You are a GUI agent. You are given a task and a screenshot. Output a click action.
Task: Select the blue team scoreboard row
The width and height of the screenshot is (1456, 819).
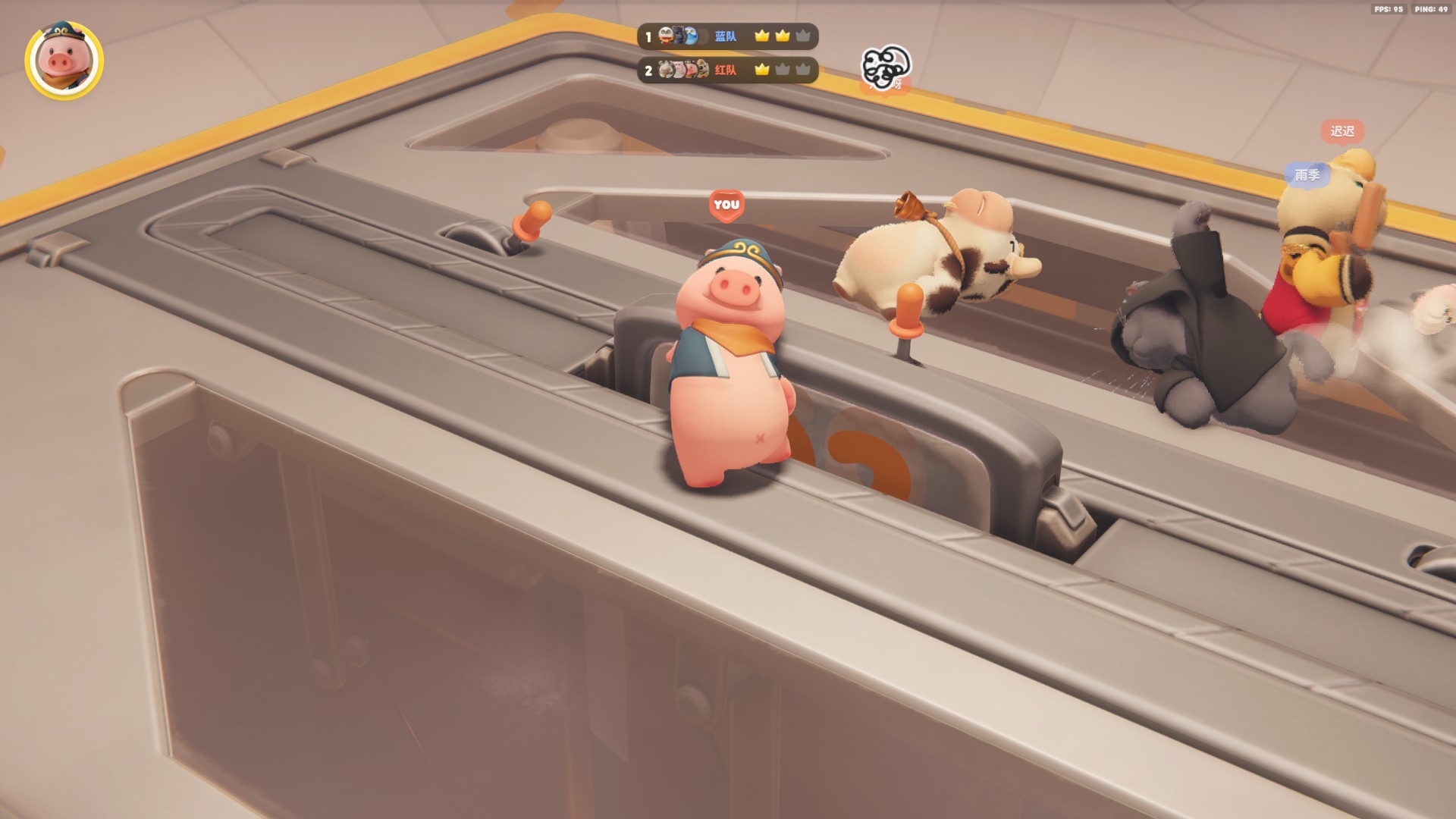(726, 36)
